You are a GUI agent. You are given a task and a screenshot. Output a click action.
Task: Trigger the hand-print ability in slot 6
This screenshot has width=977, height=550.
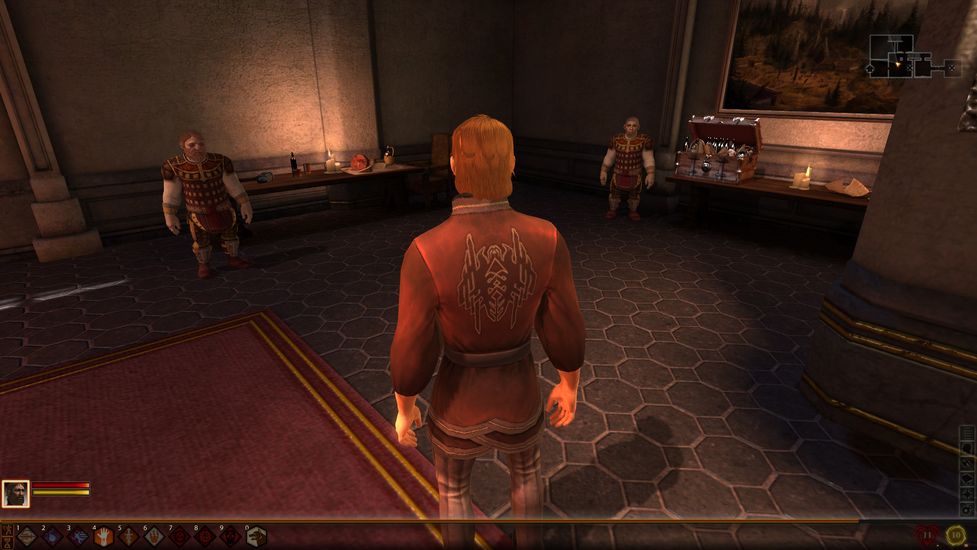153,537
